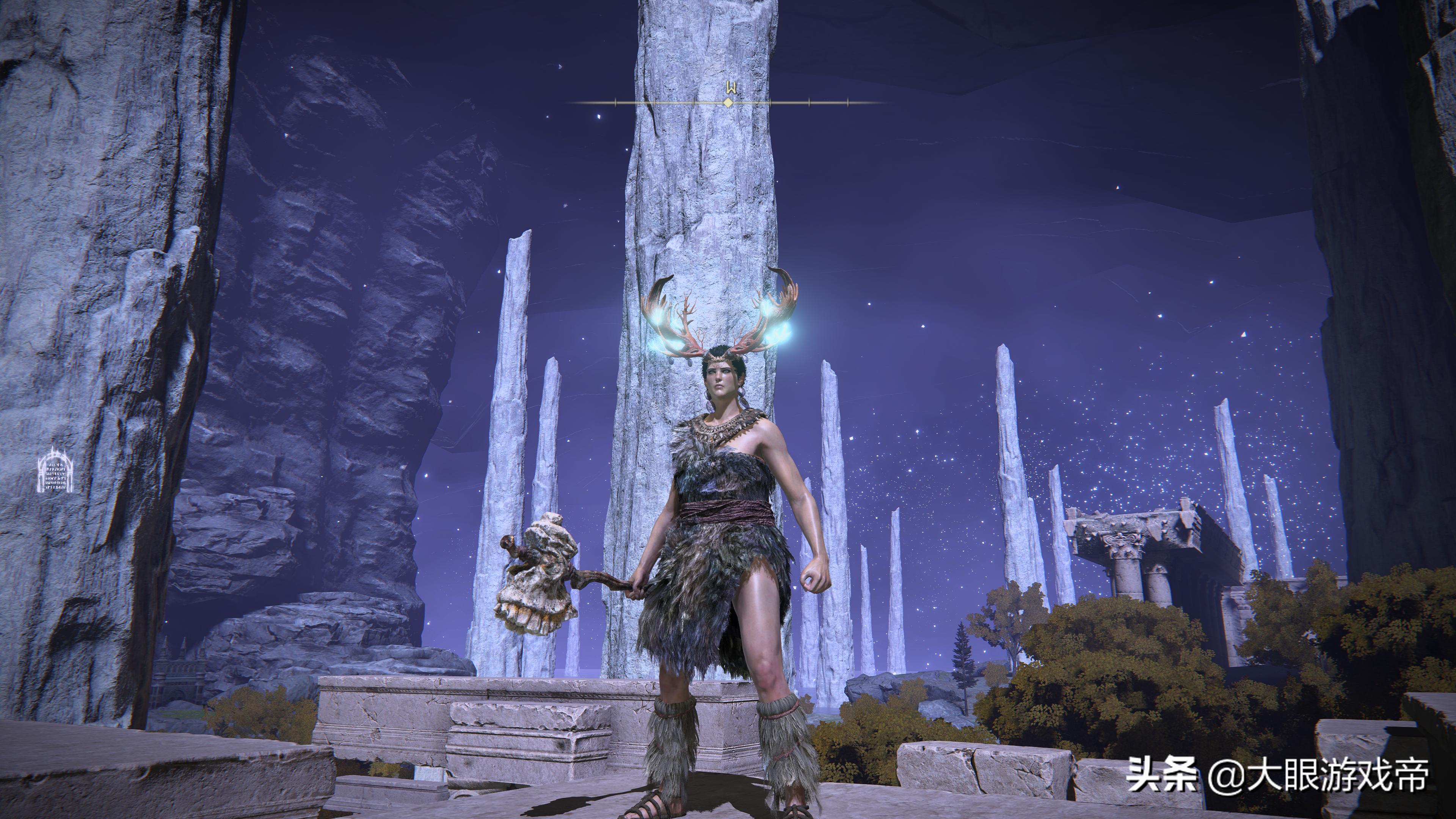Click the glowing arched gate waypoint marker
Screen dimensions: 1456x819
point(55,470)
